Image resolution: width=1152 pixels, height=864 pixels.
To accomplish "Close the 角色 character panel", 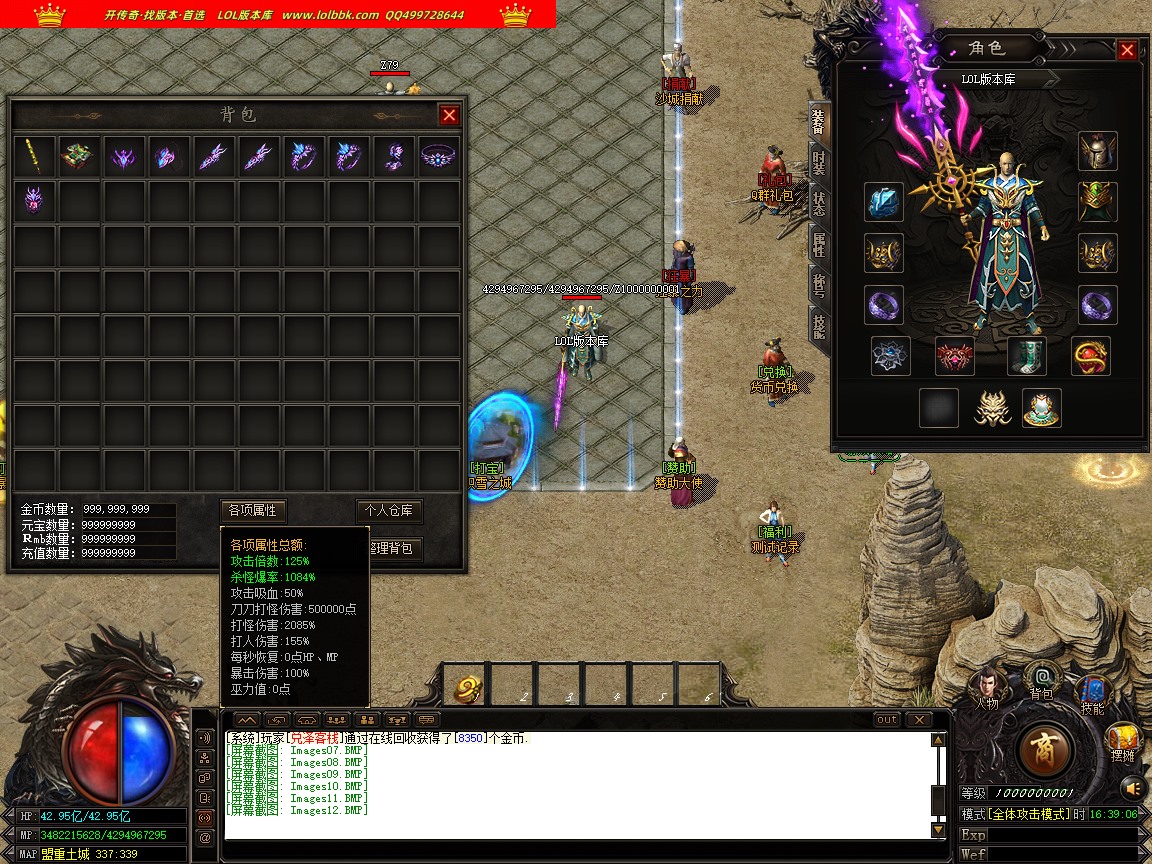I will [1127, 50].
